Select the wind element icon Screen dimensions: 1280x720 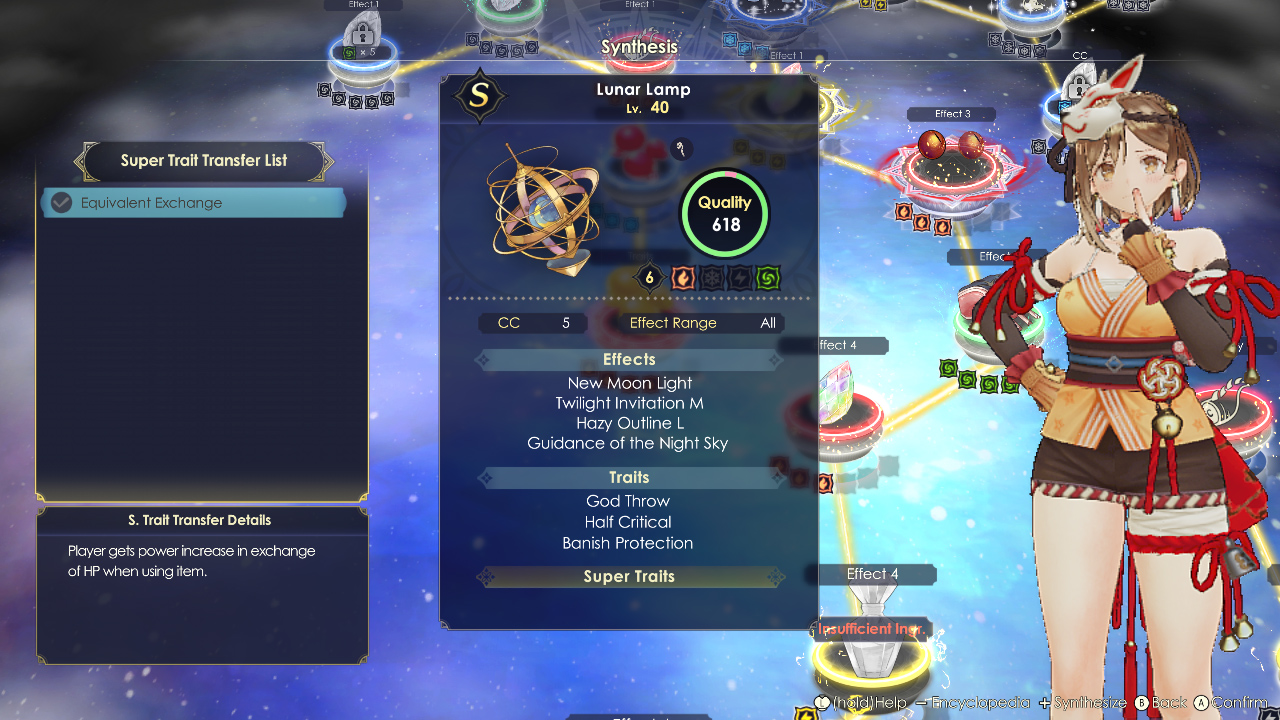coord(767,277)
